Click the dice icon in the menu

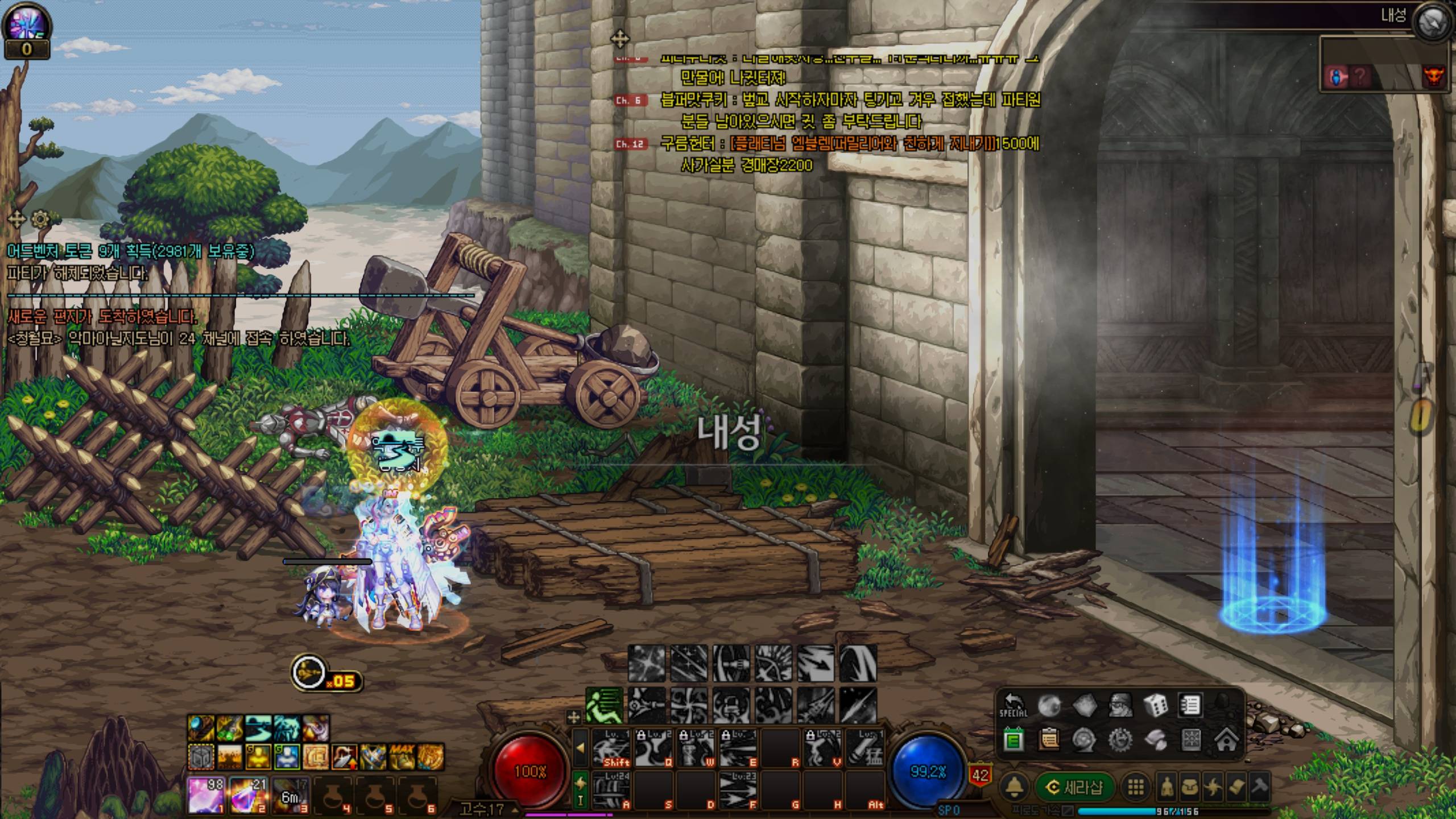point(1155,706)
